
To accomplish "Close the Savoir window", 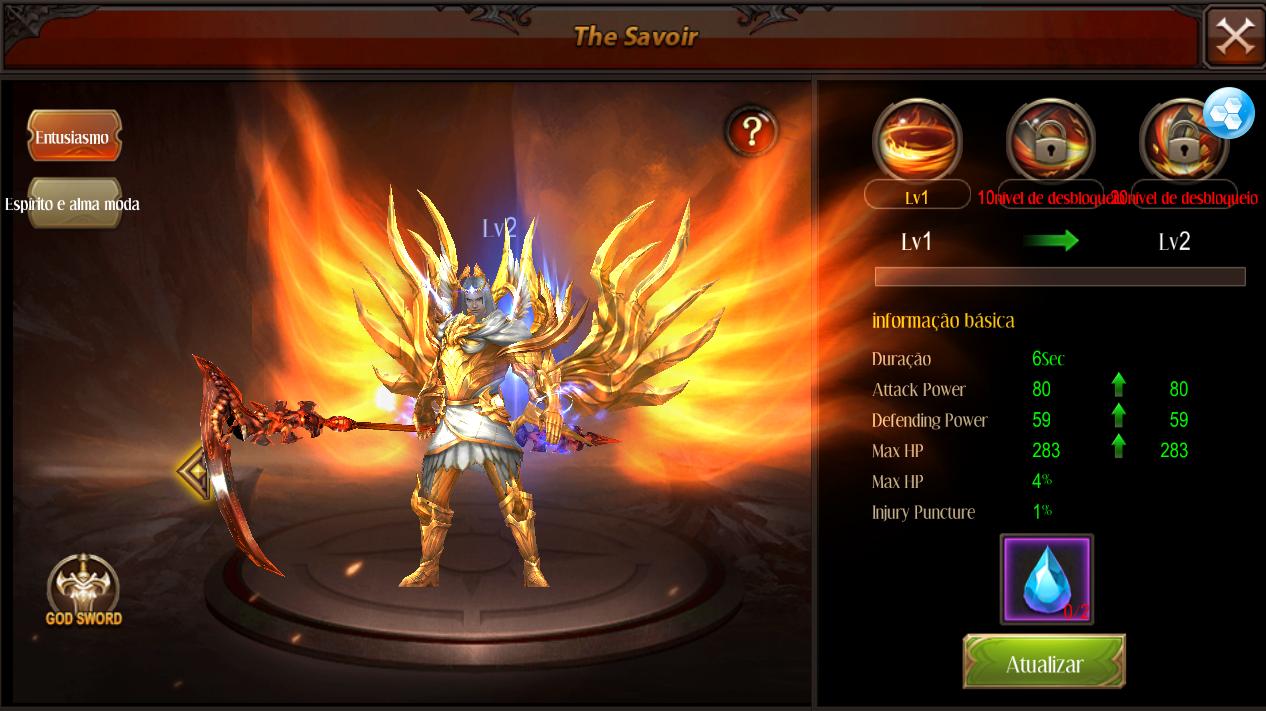I will (1235, 37).
